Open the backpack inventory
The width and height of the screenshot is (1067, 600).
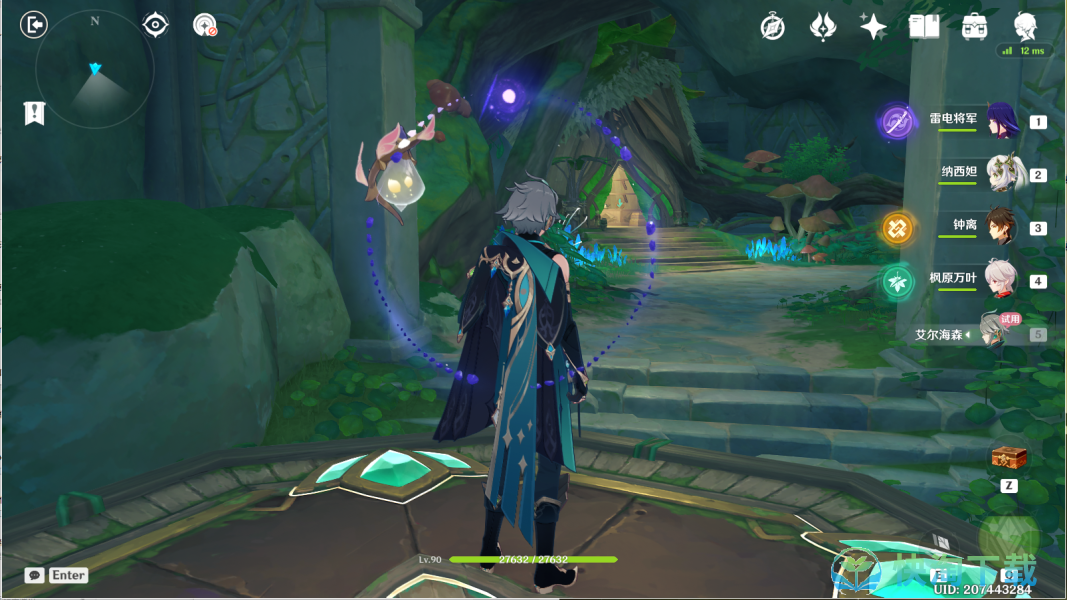click(x=974, y=27)
